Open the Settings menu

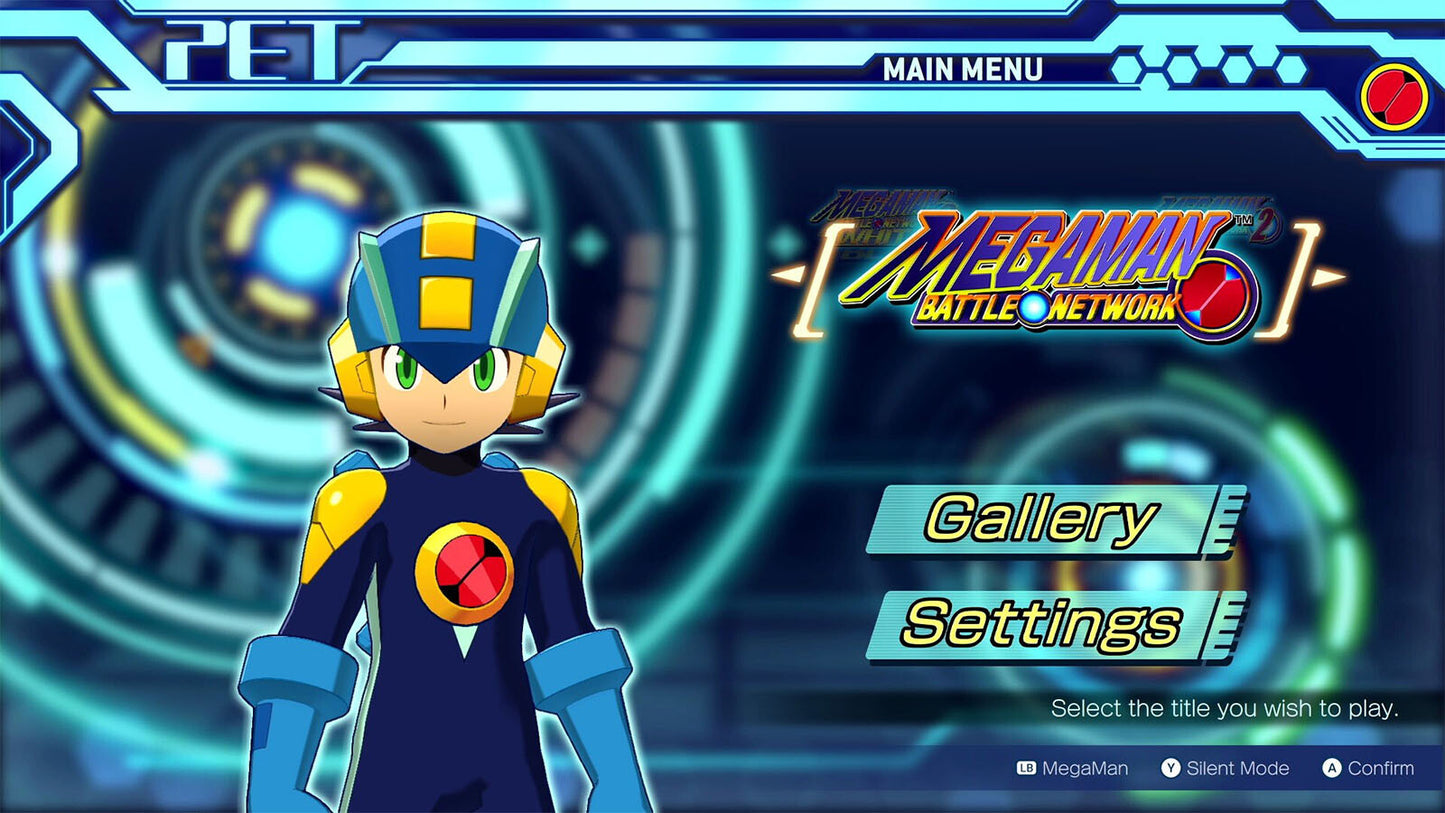coord(1040,622)
